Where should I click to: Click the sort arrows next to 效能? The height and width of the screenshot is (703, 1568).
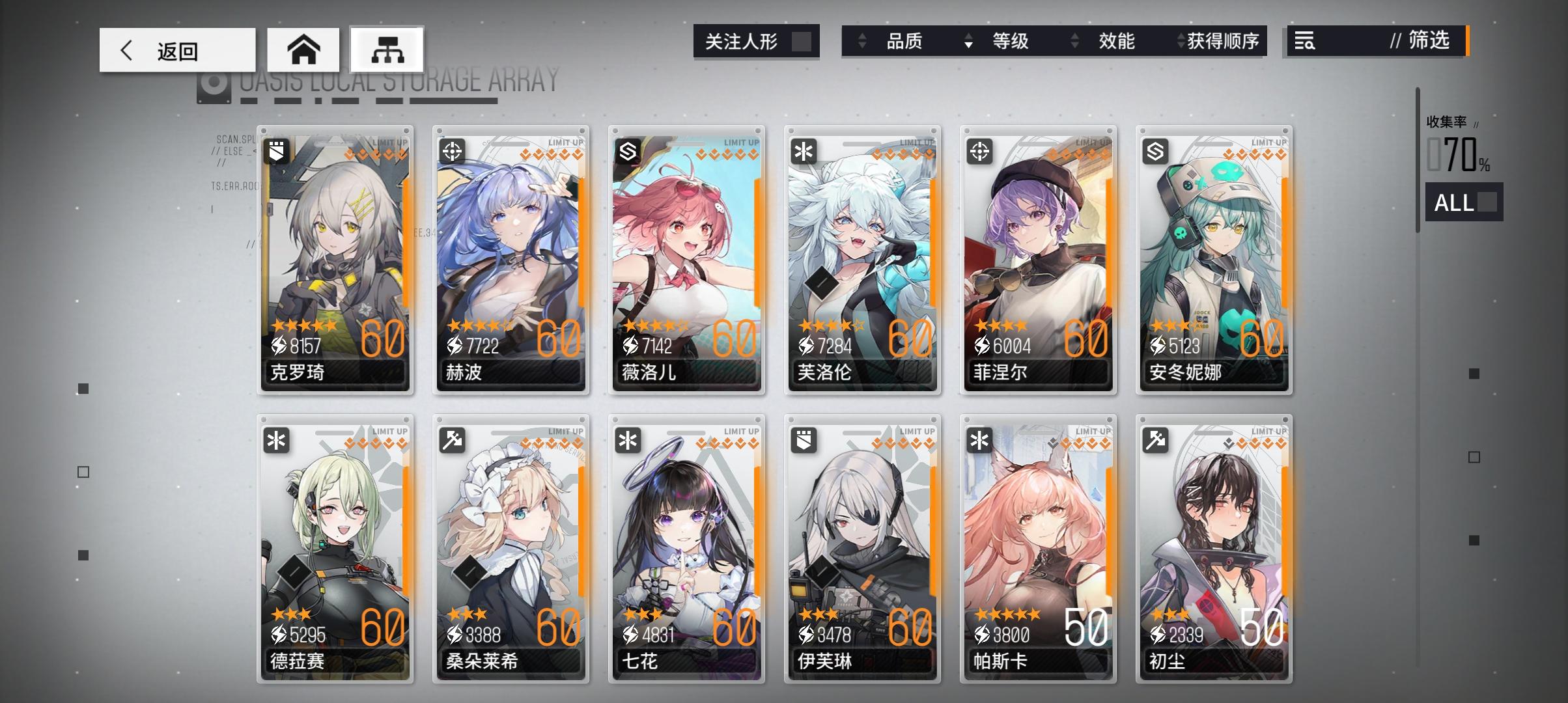[x=1075, y=42]
